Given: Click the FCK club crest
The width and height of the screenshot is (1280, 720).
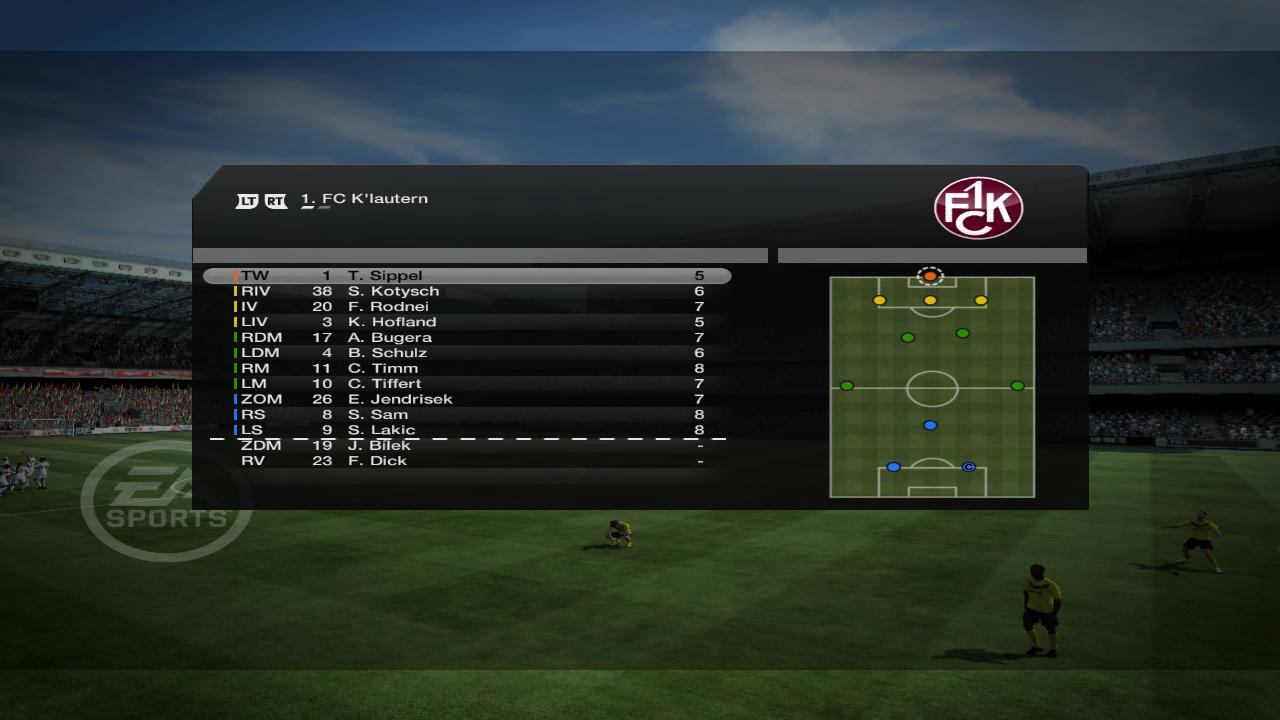Looking at the screenshot, I should tap(978, 208).
